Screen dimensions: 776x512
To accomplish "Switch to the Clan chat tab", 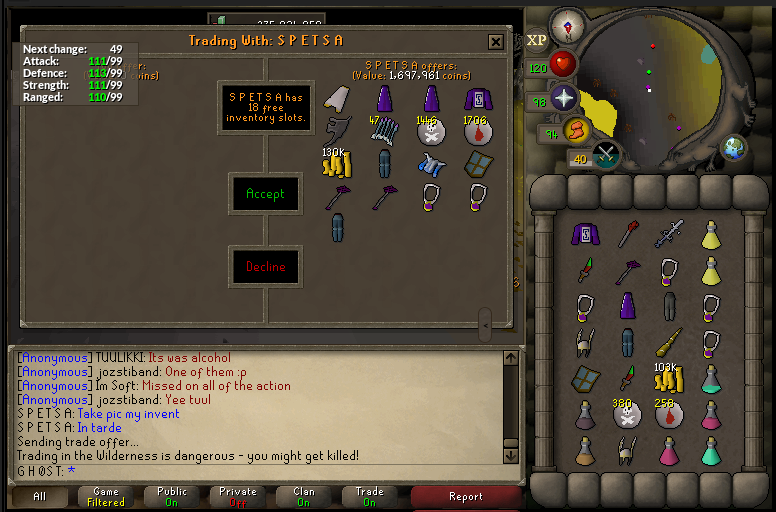I will 304,496.
